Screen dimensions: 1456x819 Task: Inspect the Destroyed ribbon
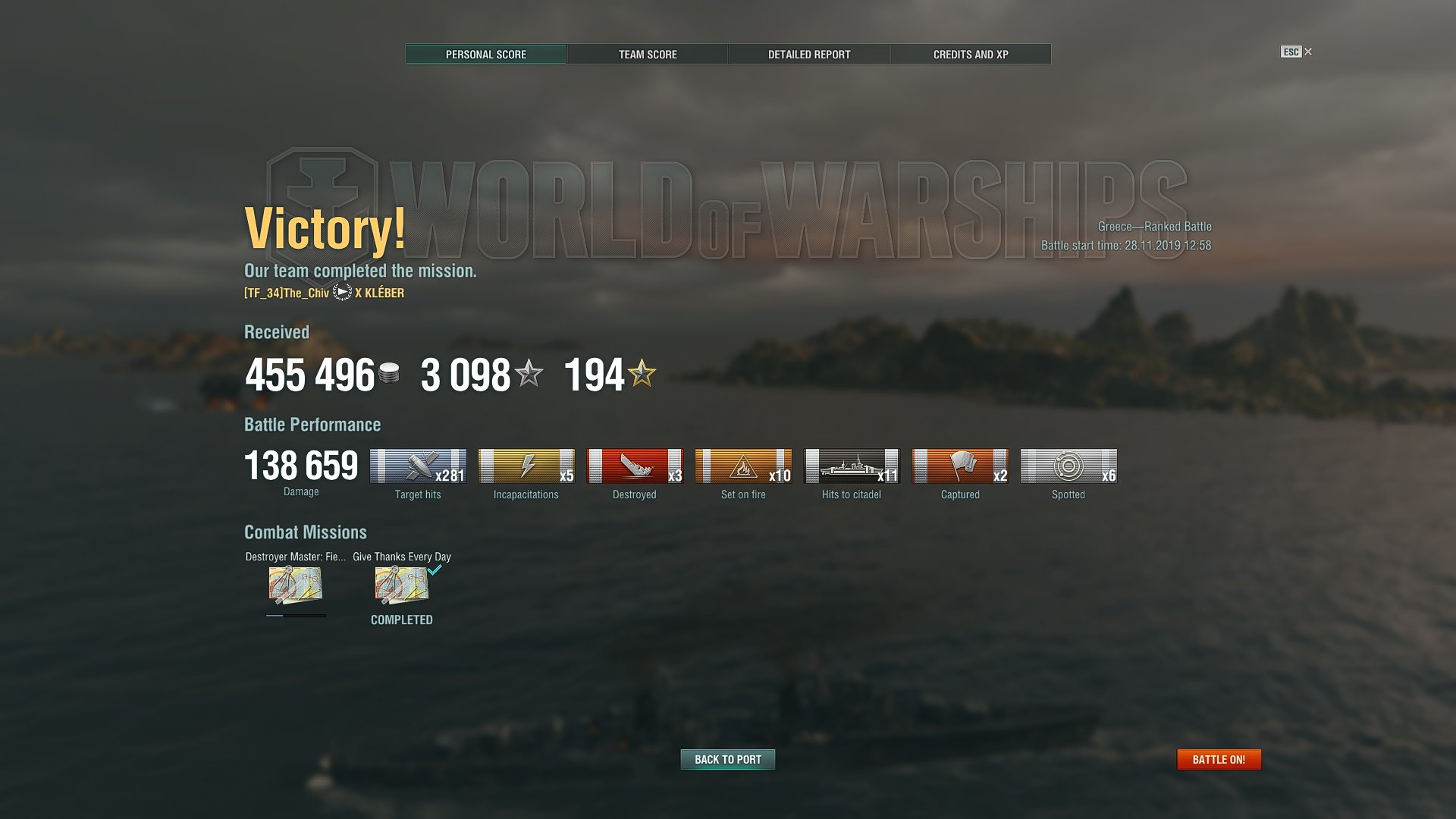(x=635, y=466)
